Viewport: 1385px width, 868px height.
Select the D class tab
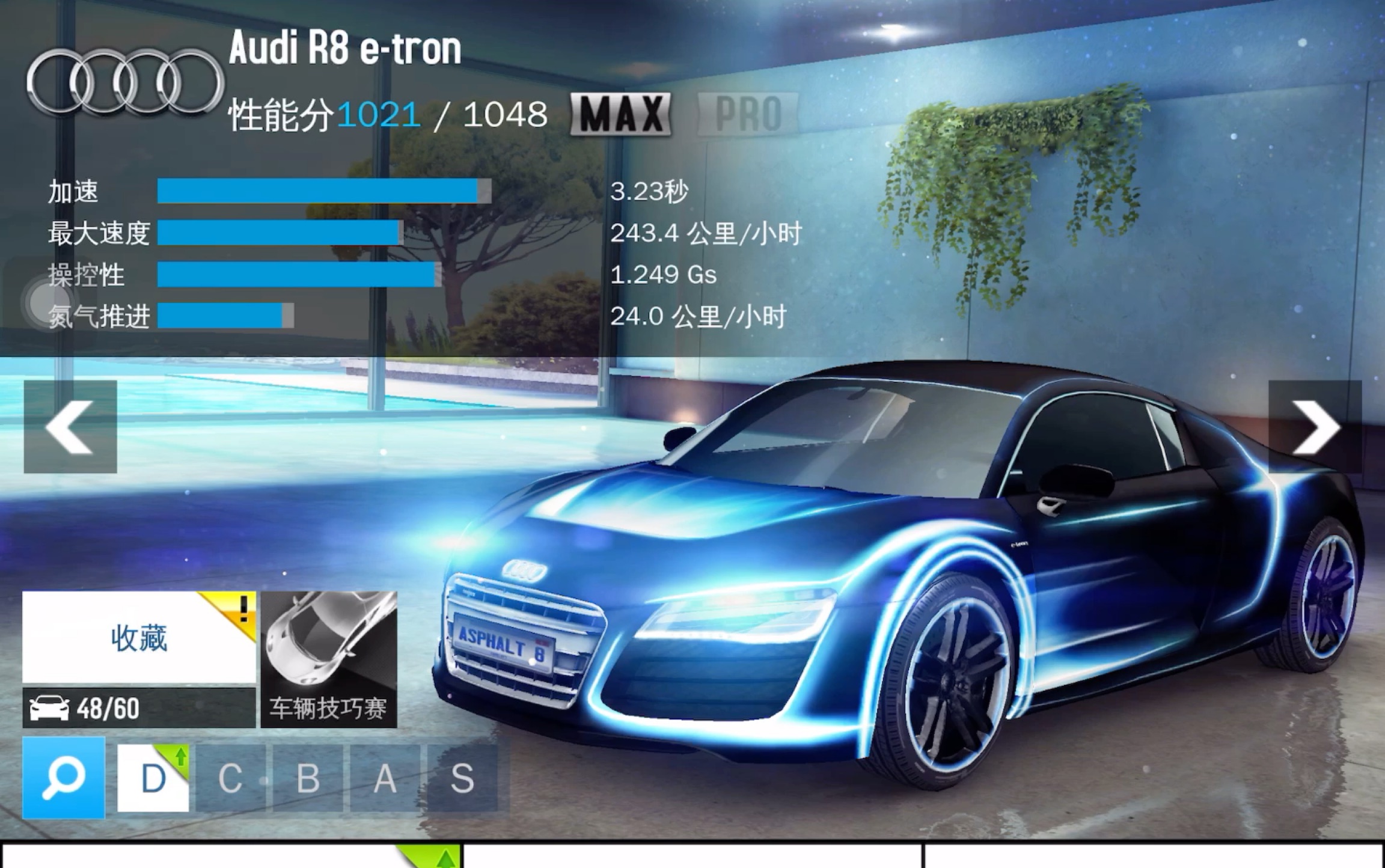[153, 778]
